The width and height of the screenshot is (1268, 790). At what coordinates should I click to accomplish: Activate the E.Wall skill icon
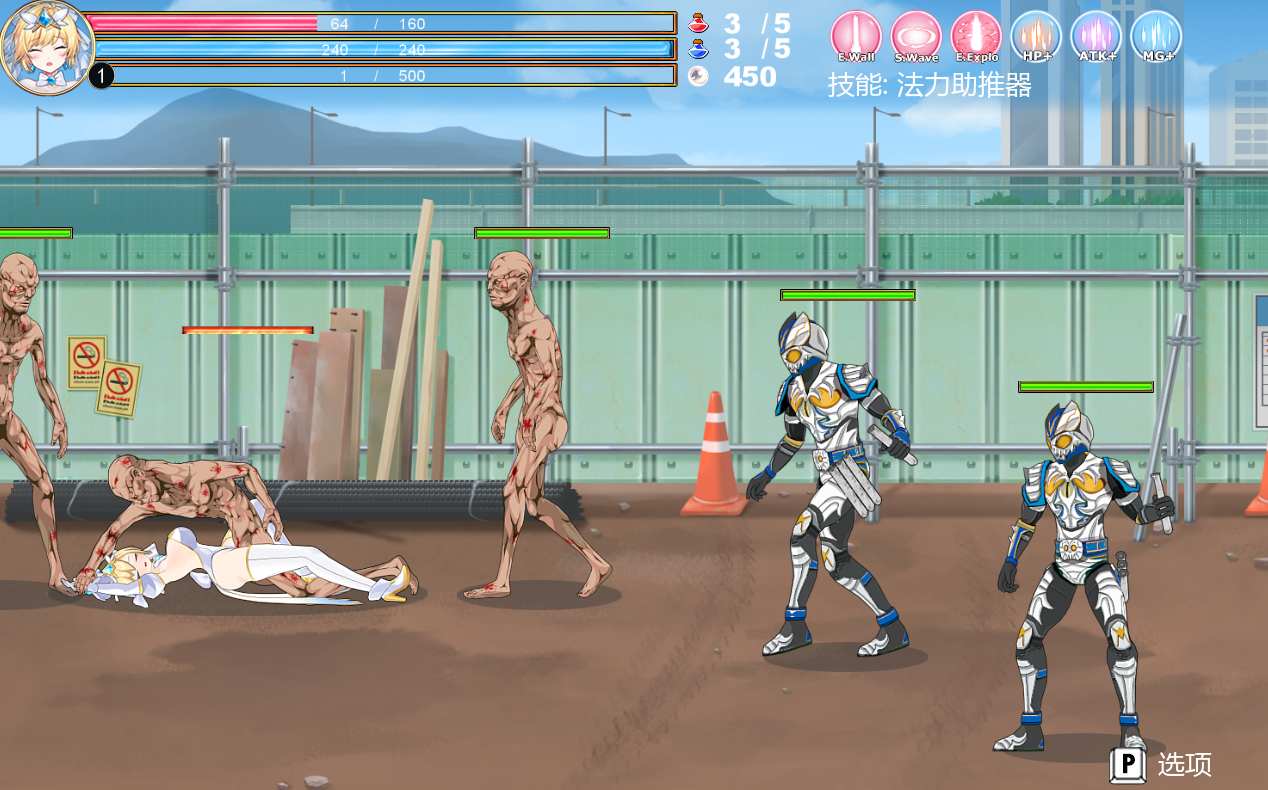(x=856, y=36)
